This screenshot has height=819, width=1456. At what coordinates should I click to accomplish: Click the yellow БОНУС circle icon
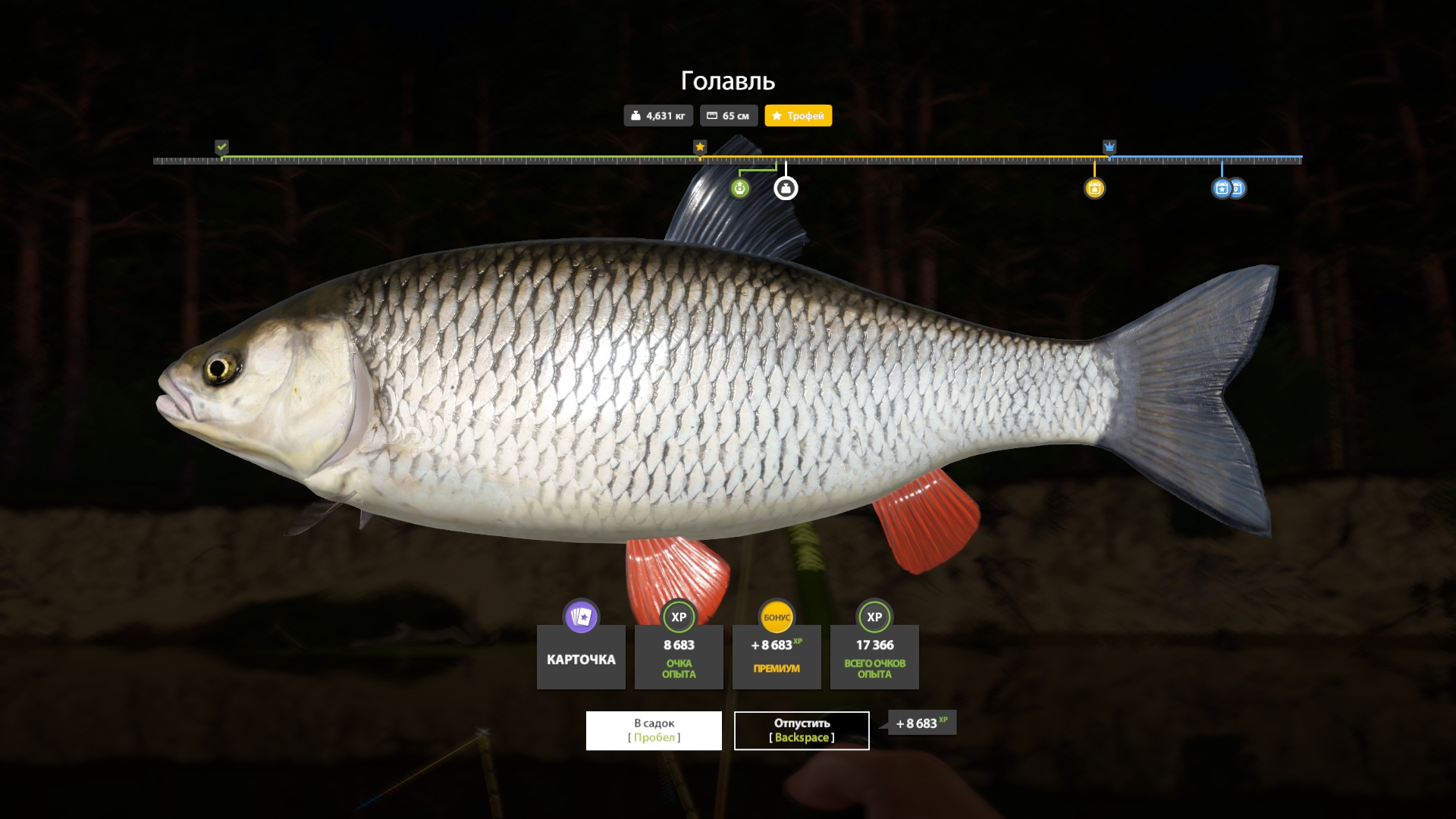click(776, 617)
